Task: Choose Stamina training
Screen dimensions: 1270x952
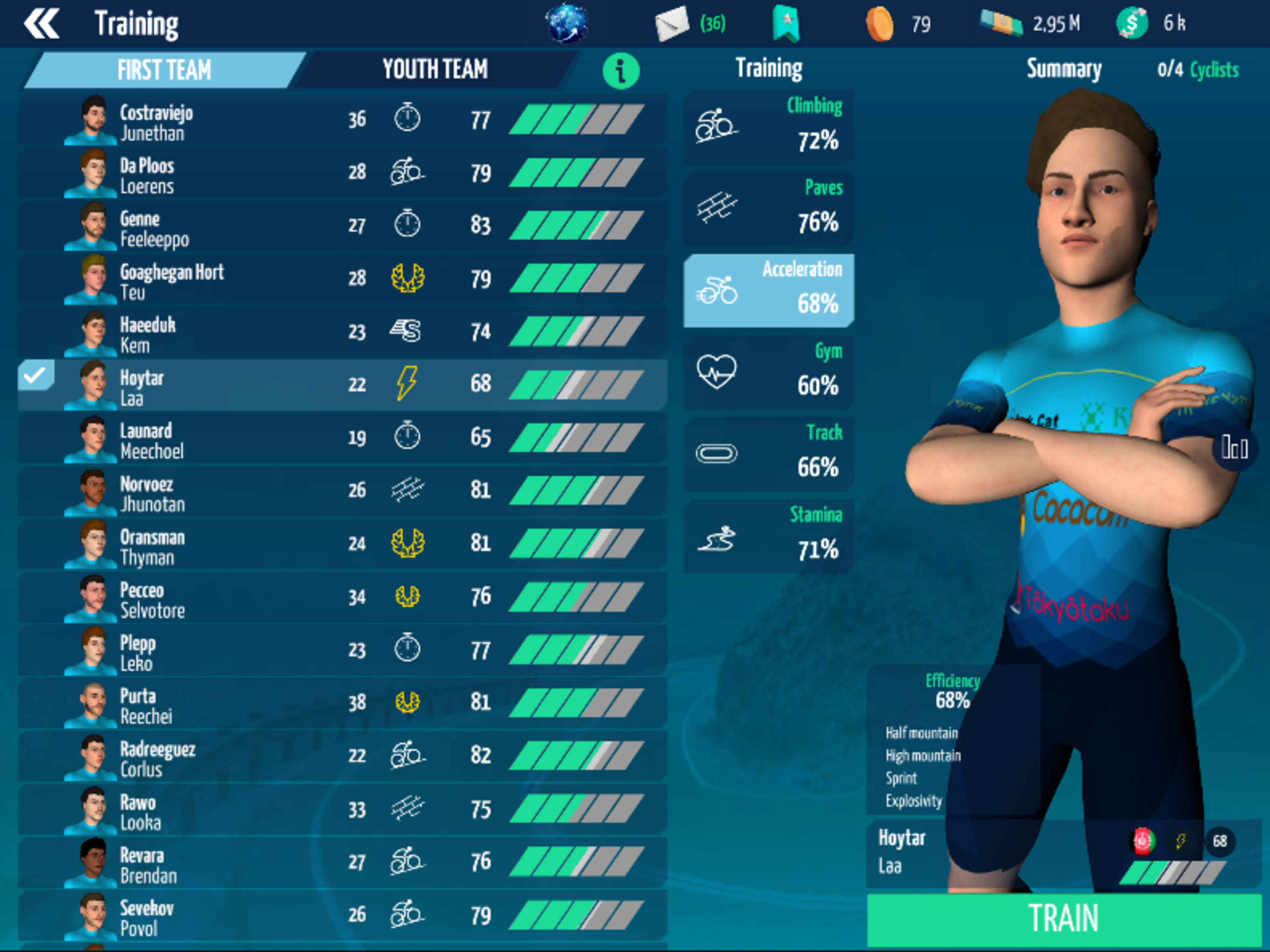Action: pos(768,536)
